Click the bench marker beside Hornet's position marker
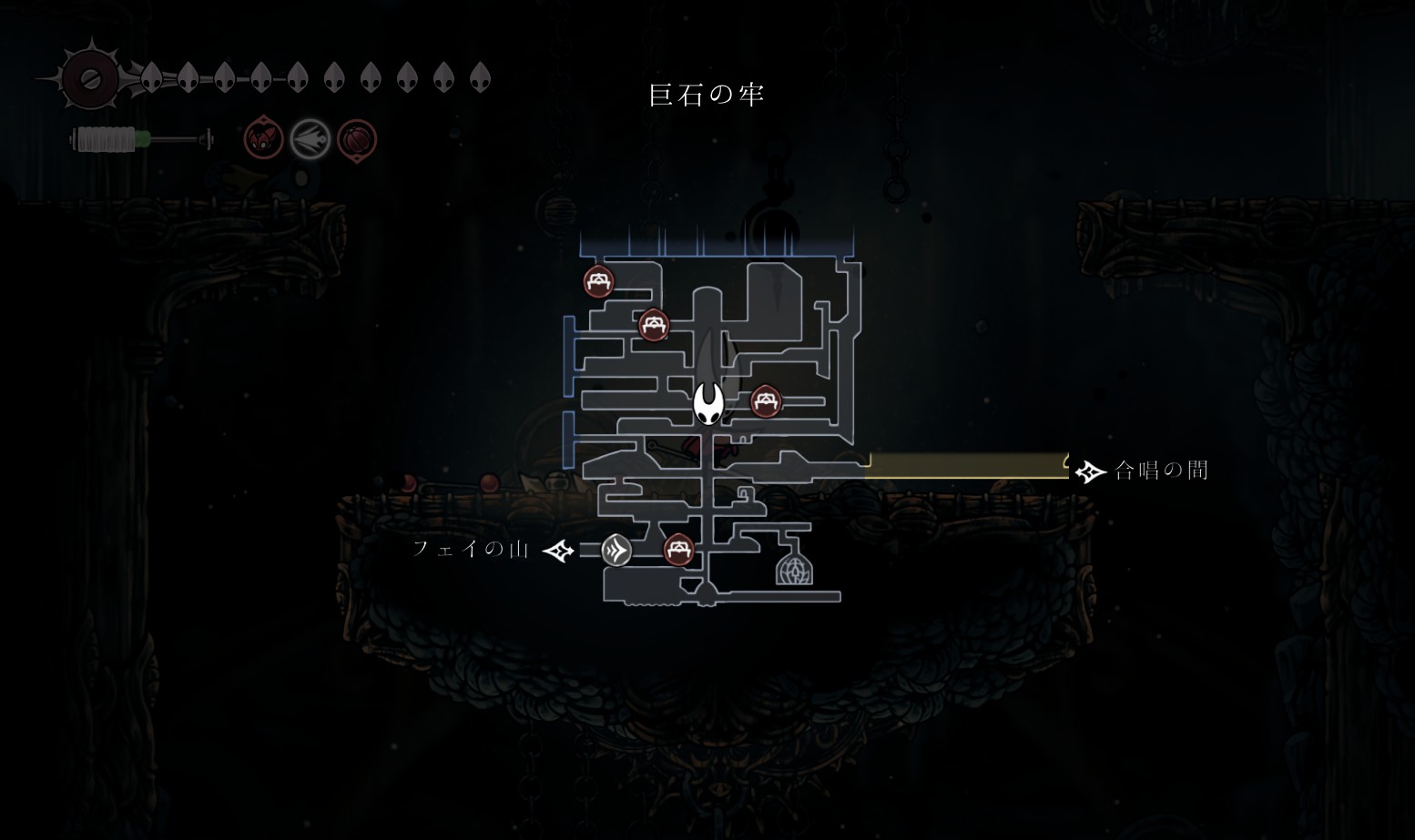Image resolution: width=1415 pixels, height=840 pixels. pos(766,400)
